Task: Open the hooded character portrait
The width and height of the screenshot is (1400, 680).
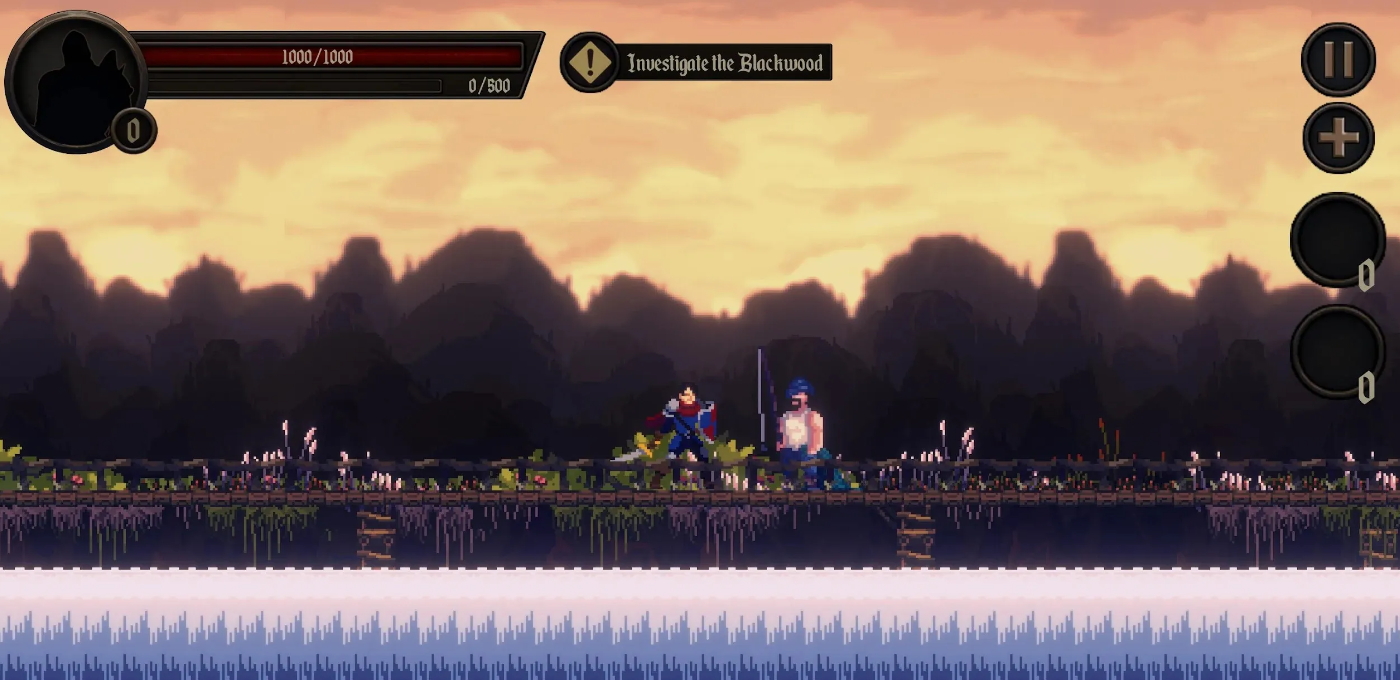Action: [x=75, y=80]
